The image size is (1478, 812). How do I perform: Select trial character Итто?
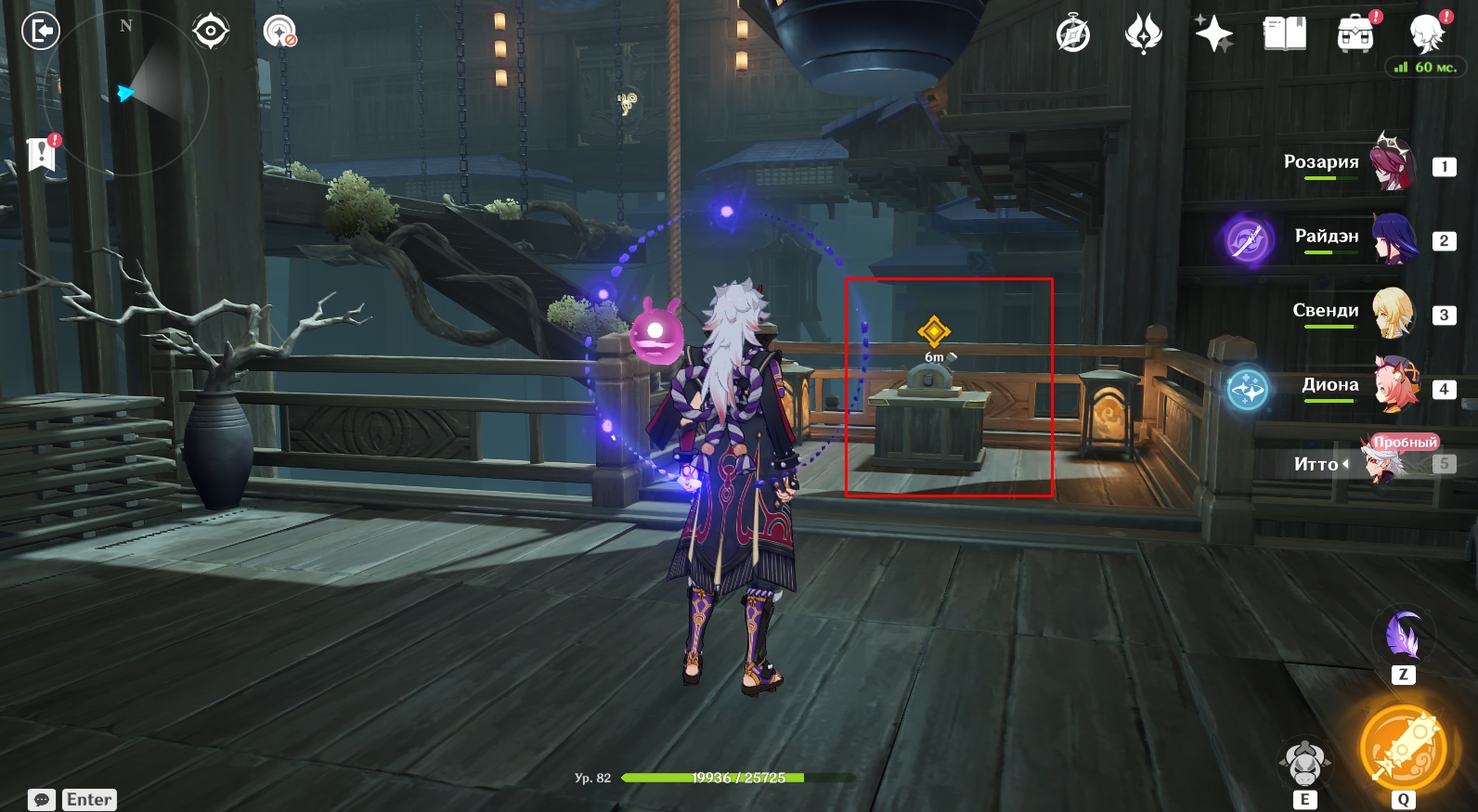1381,462
